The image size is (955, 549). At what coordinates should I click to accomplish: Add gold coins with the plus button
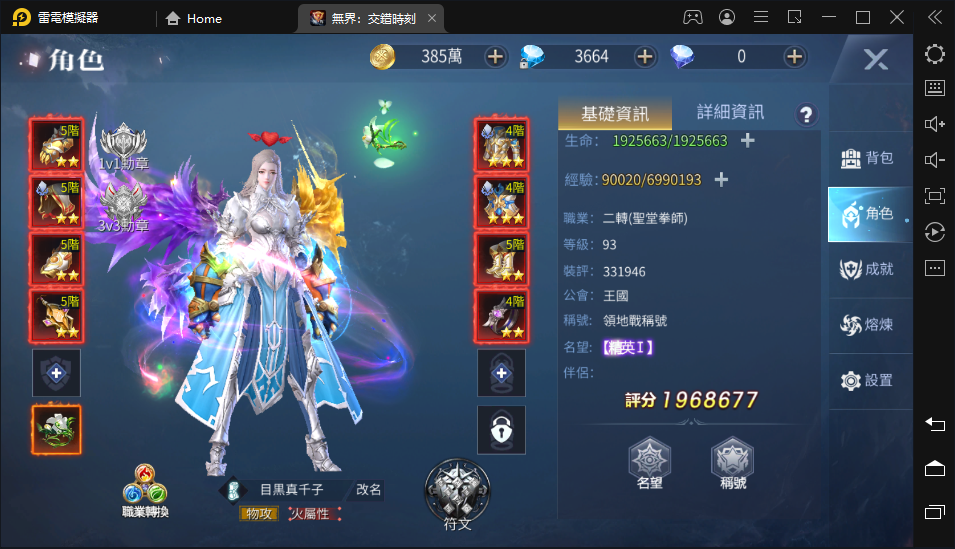(x=495, y=57)
